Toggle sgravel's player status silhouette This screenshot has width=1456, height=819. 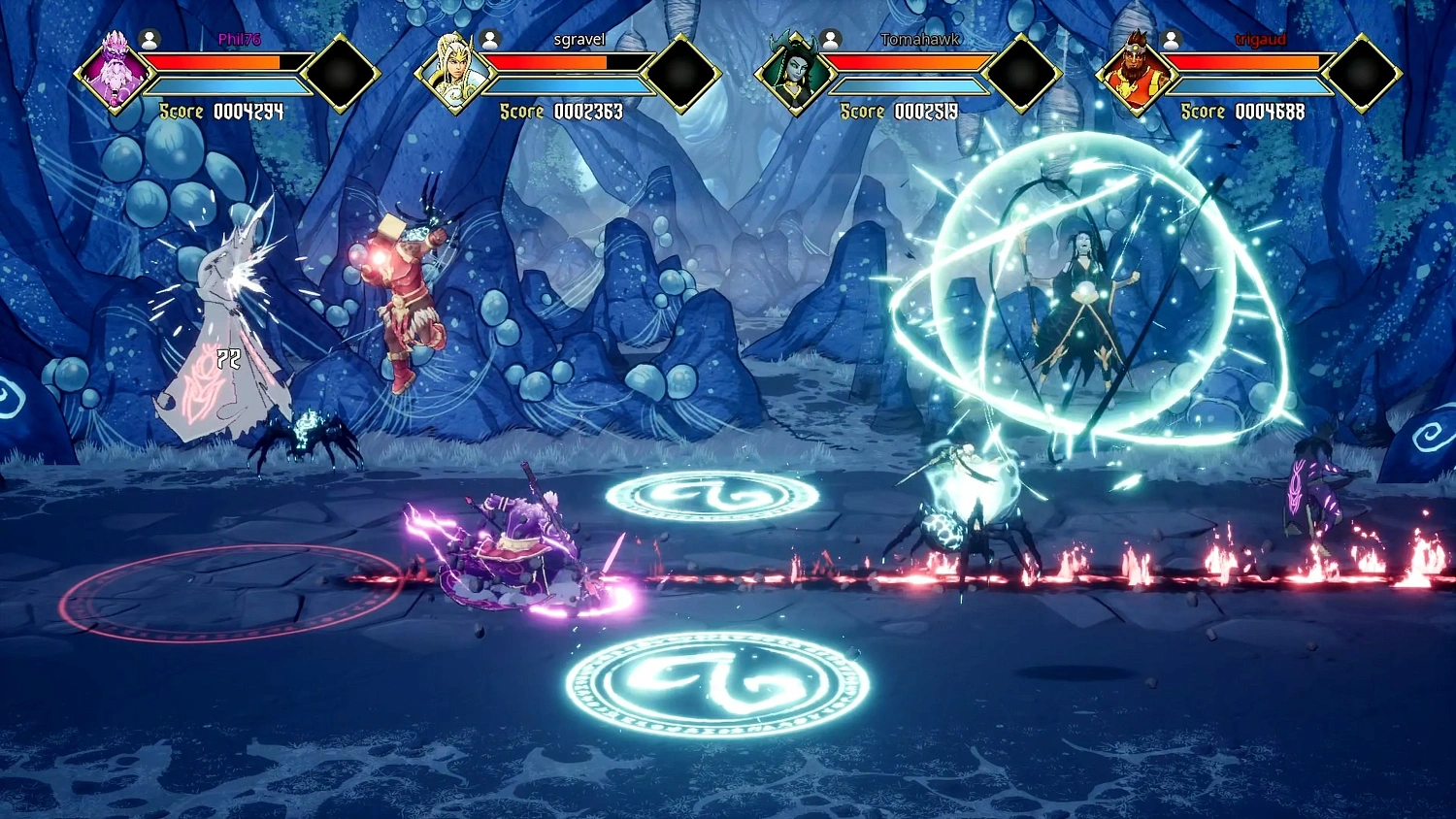[x=488, y=40]
